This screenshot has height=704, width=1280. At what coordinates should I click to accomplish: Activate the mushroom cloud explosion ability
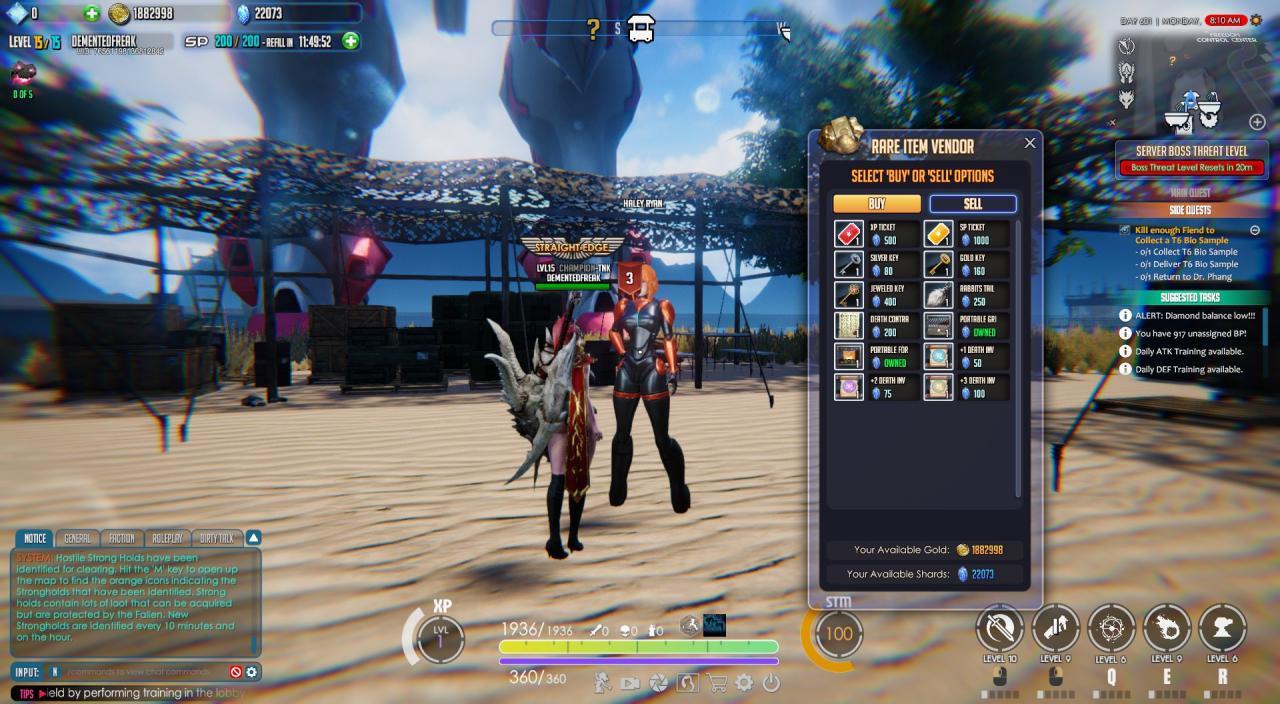click(1221, 628)
